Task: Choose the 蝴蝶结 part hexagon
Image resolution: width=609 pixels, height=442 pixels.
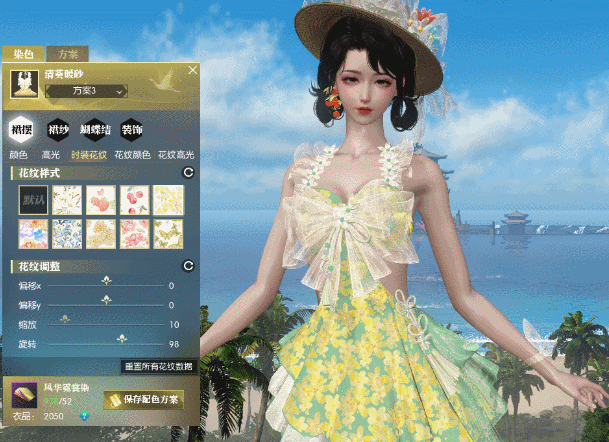Action: click(95, 129)
